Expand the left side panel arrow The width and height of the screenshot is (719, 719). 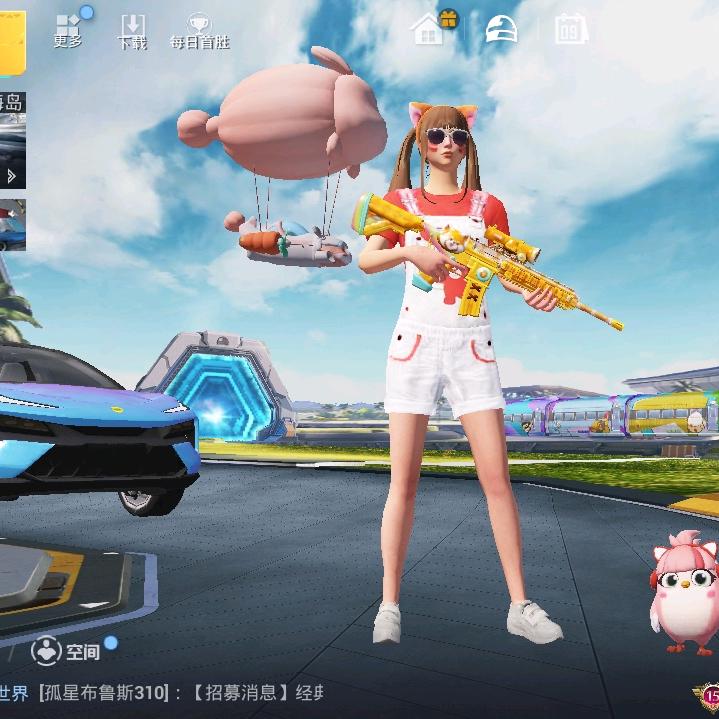(x=12, y=176)
